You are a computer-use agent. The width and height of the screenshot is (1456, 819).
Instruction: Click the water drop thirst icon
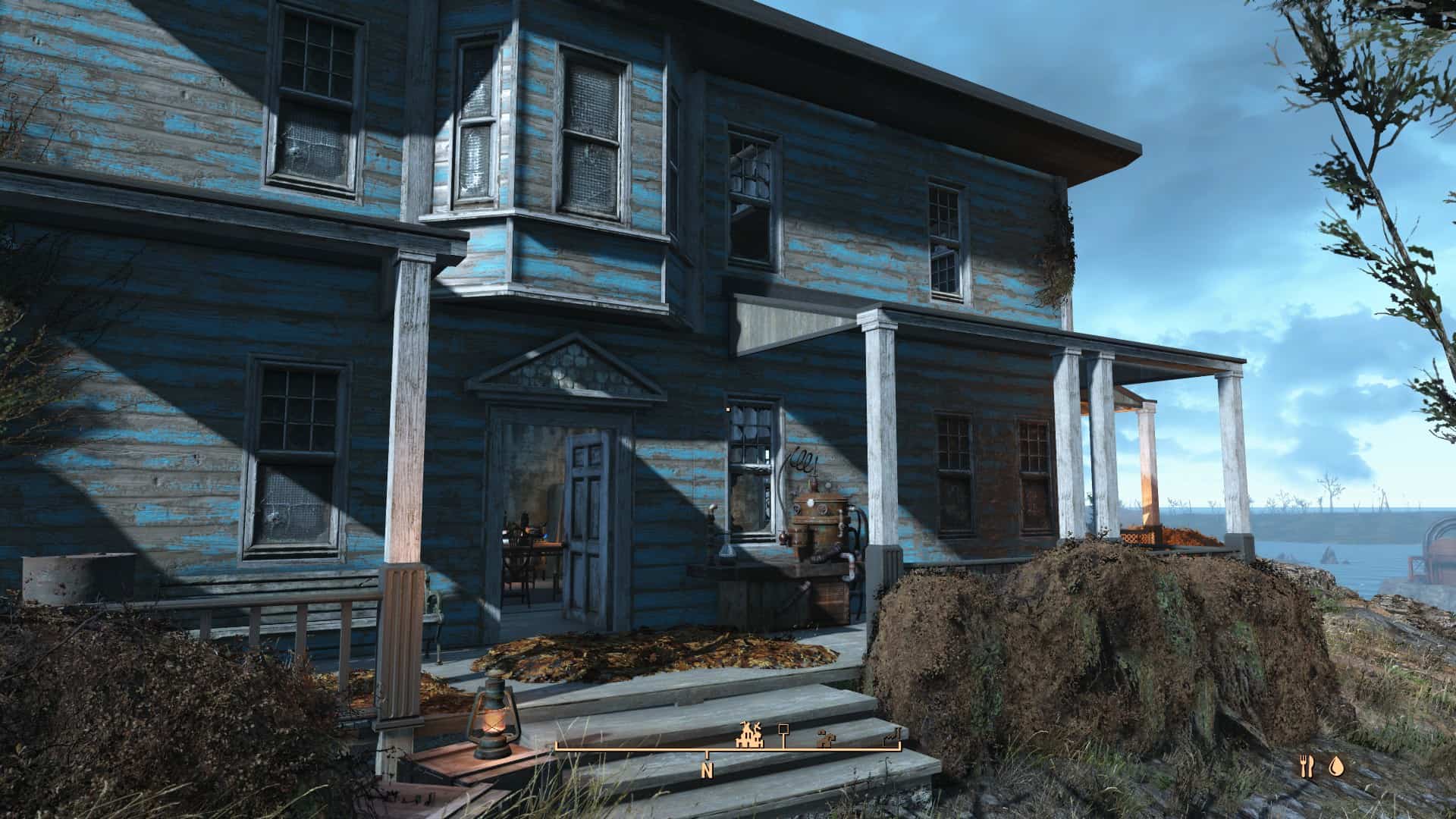point(1335,767)
